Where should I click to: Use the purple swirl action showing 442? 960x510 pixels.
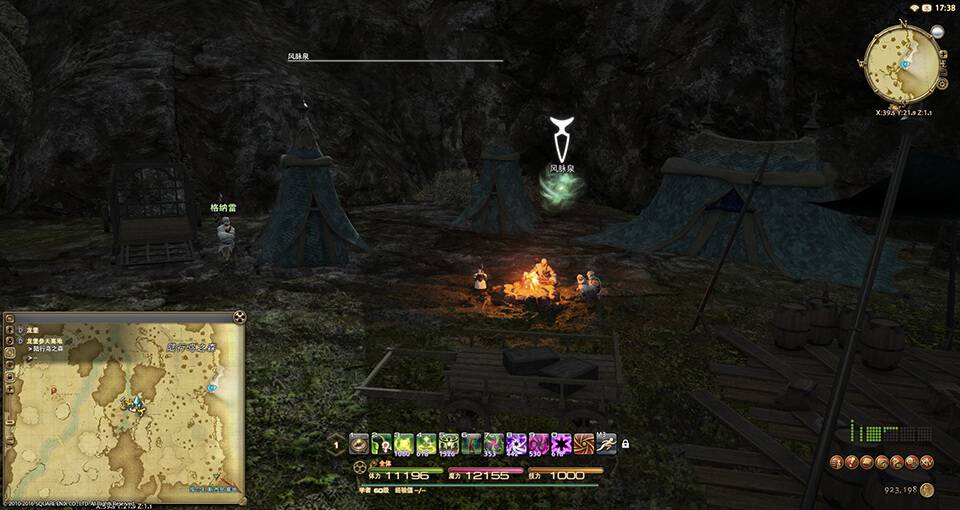point(517,443)
